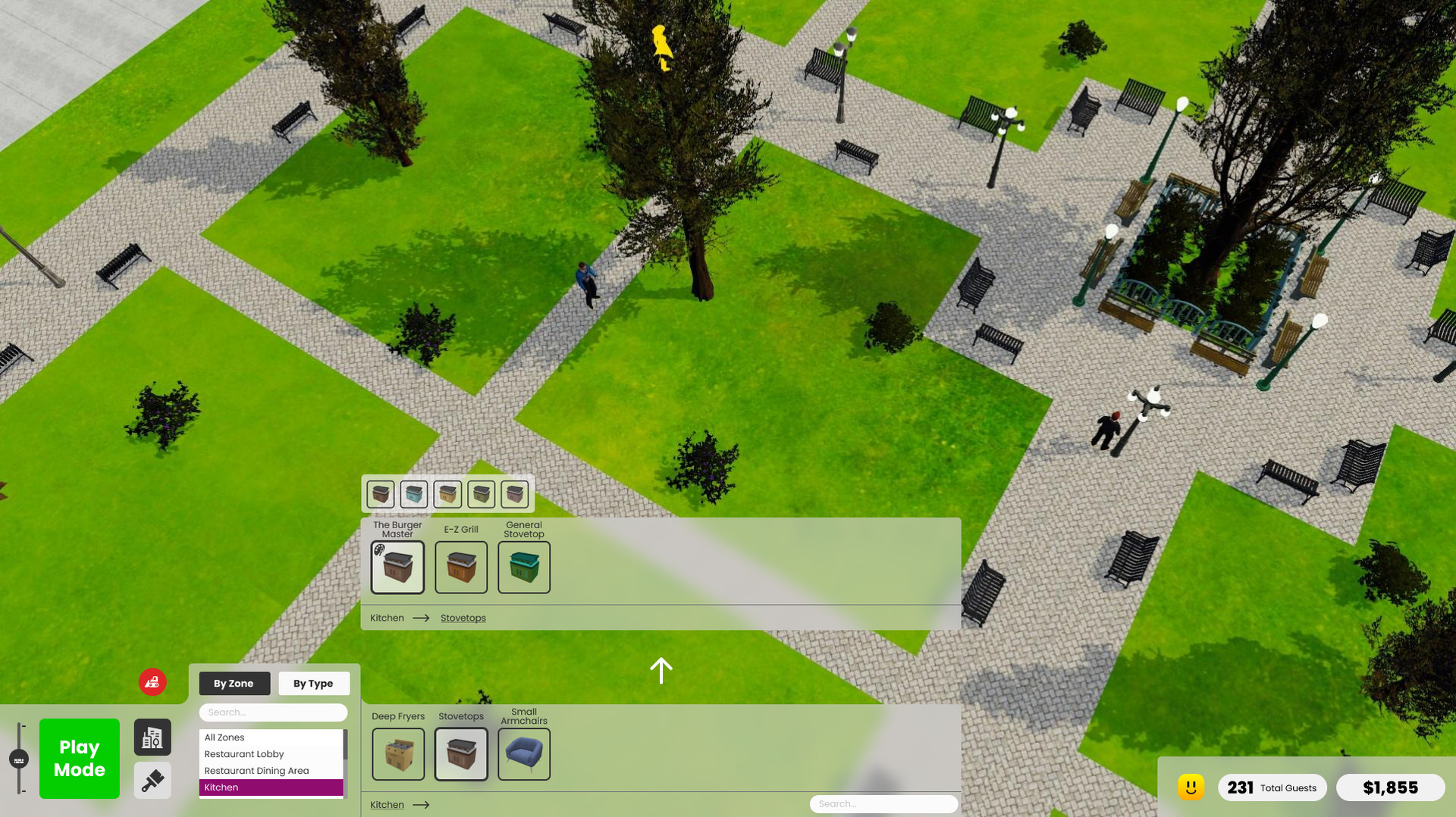
Task: Select the paintbrush customization tool
Action: pos(152,781)
